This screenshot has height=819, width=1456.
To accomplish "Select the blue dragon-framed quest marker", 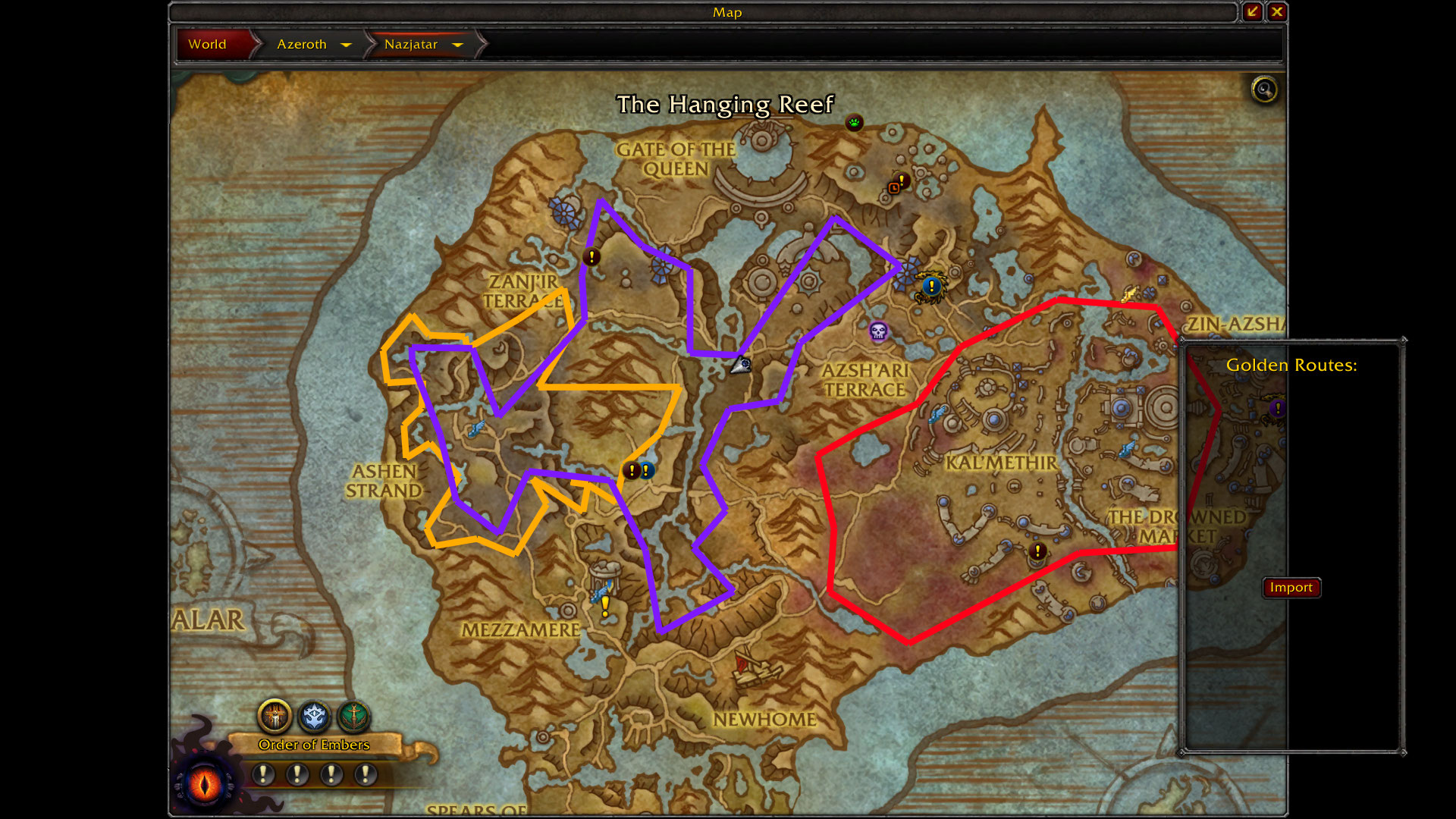I will pyautogui.click(x=930, y=287).
